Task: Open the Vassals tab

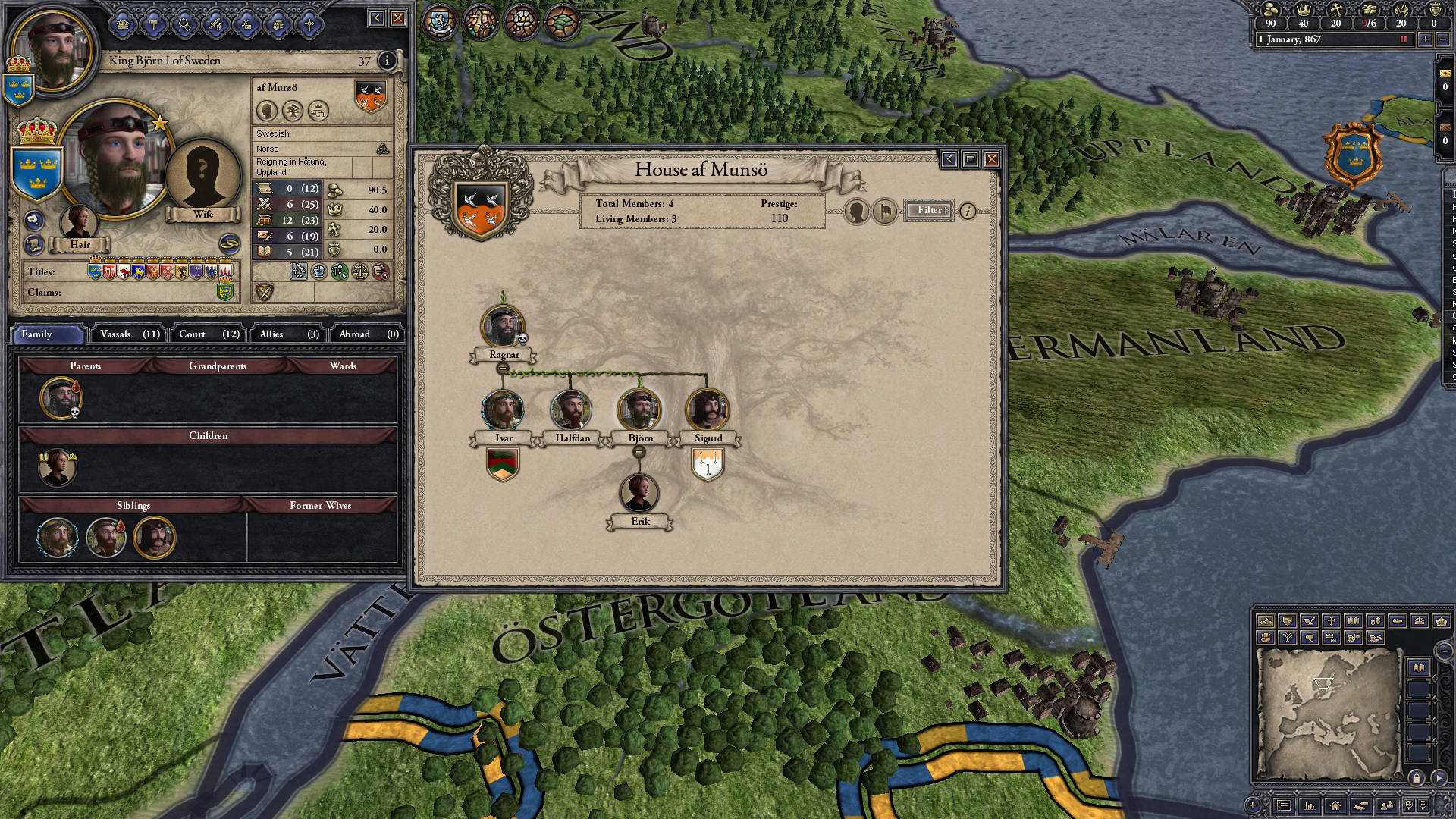Action: click(x=127, y=334)
